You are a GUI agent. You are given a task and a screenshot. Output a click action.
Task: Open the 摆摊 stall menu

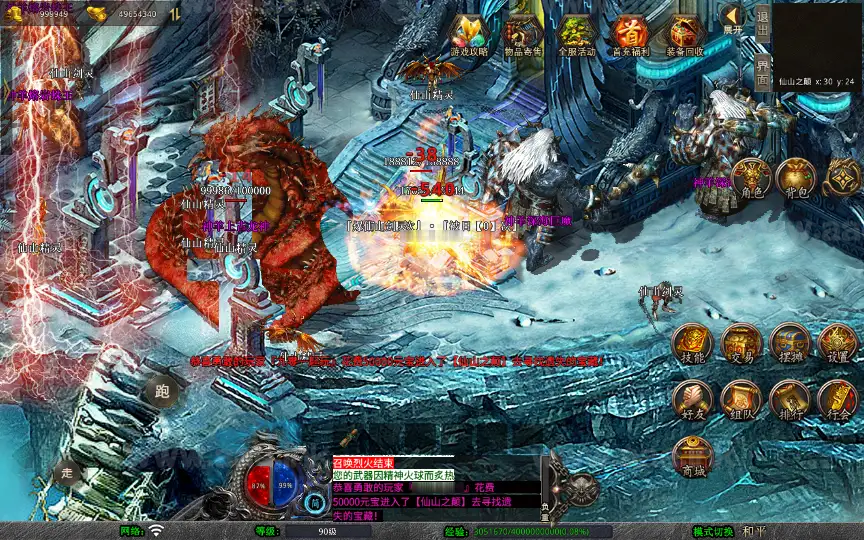point(789,343)
